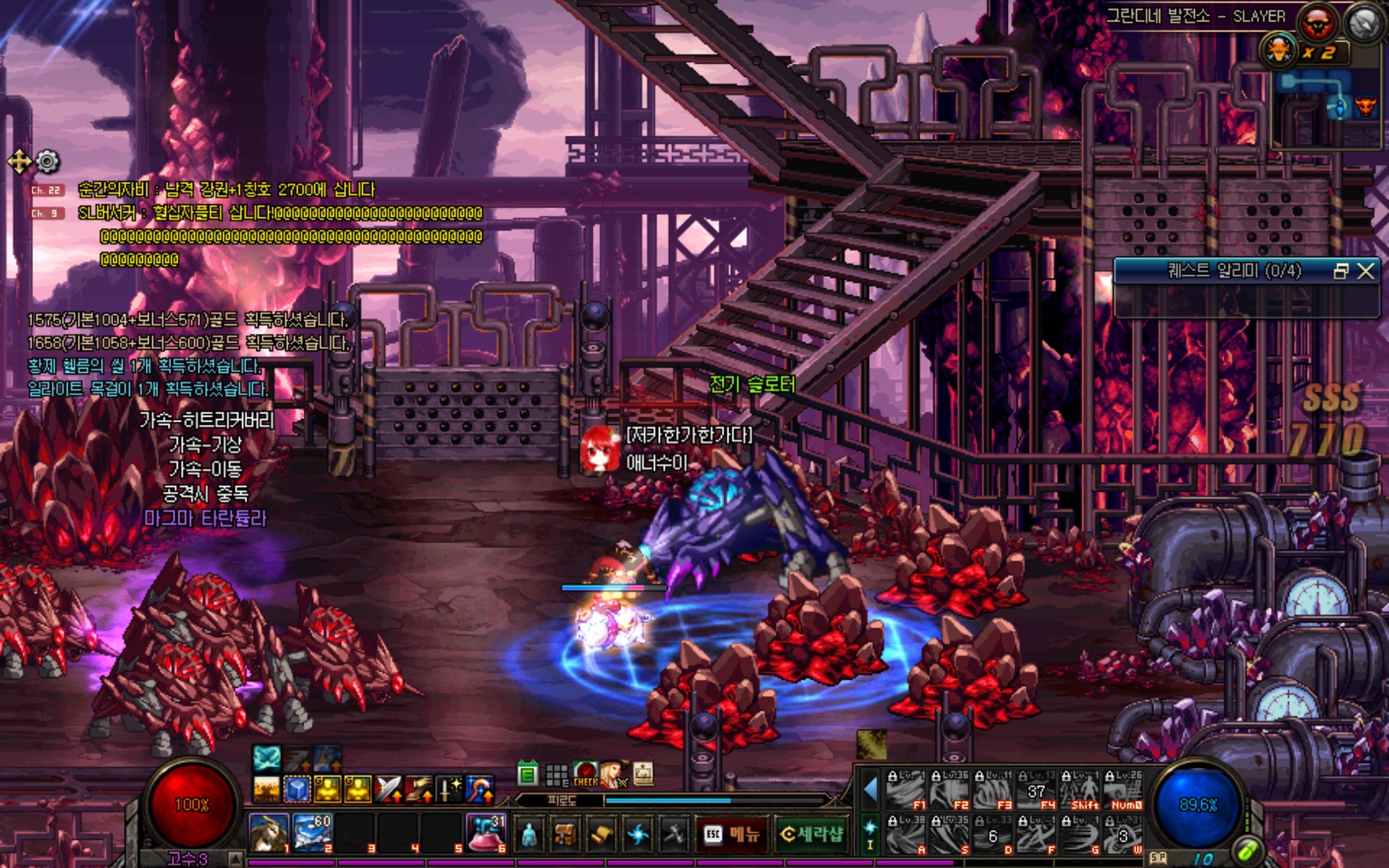Viewport: 1389px width, 868px height.
Task: Use the pink potion in slot 6
Action: coord(486,832)
